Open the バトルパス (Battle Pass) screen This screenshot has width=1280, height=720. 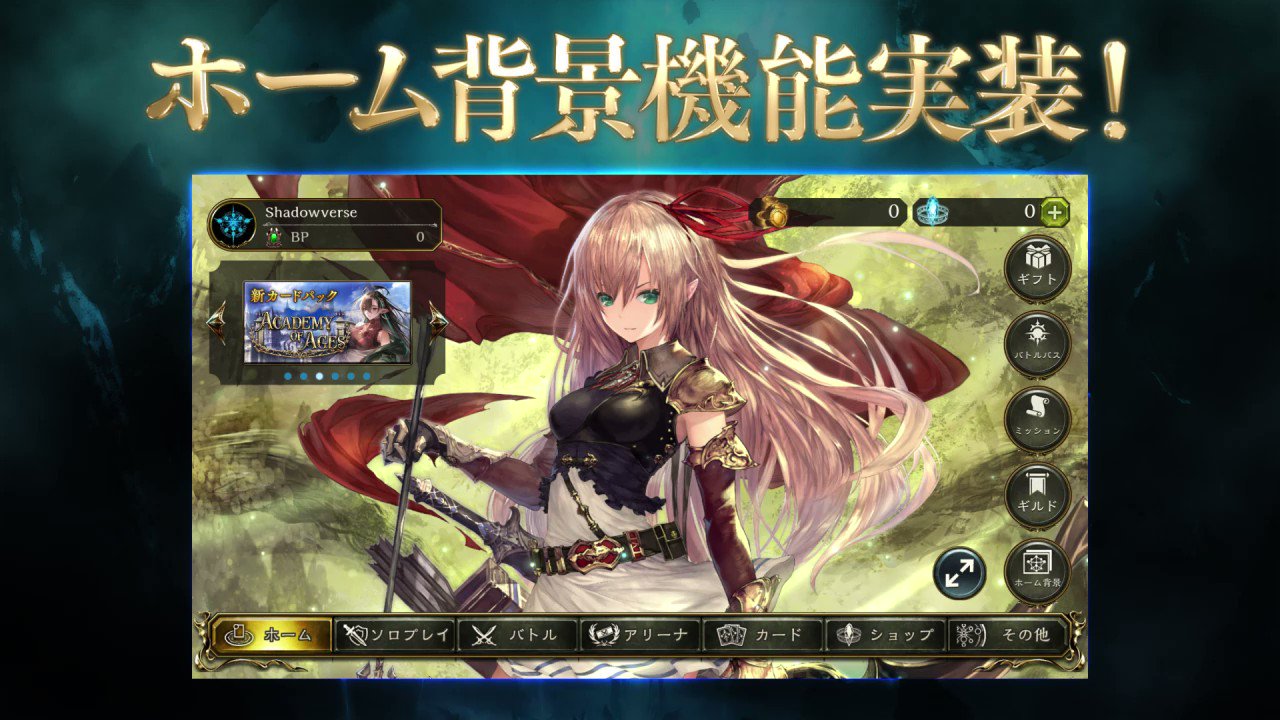coord(1040,342)
